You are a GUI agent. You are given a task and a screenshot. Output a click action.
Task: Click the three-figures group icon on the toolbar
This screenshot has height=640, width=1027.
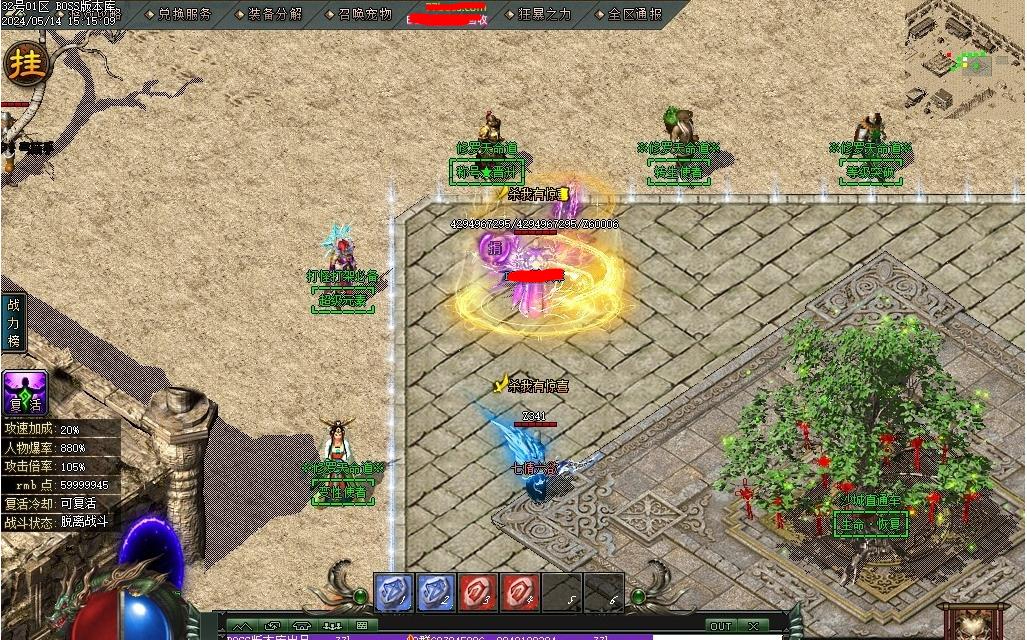327,626
